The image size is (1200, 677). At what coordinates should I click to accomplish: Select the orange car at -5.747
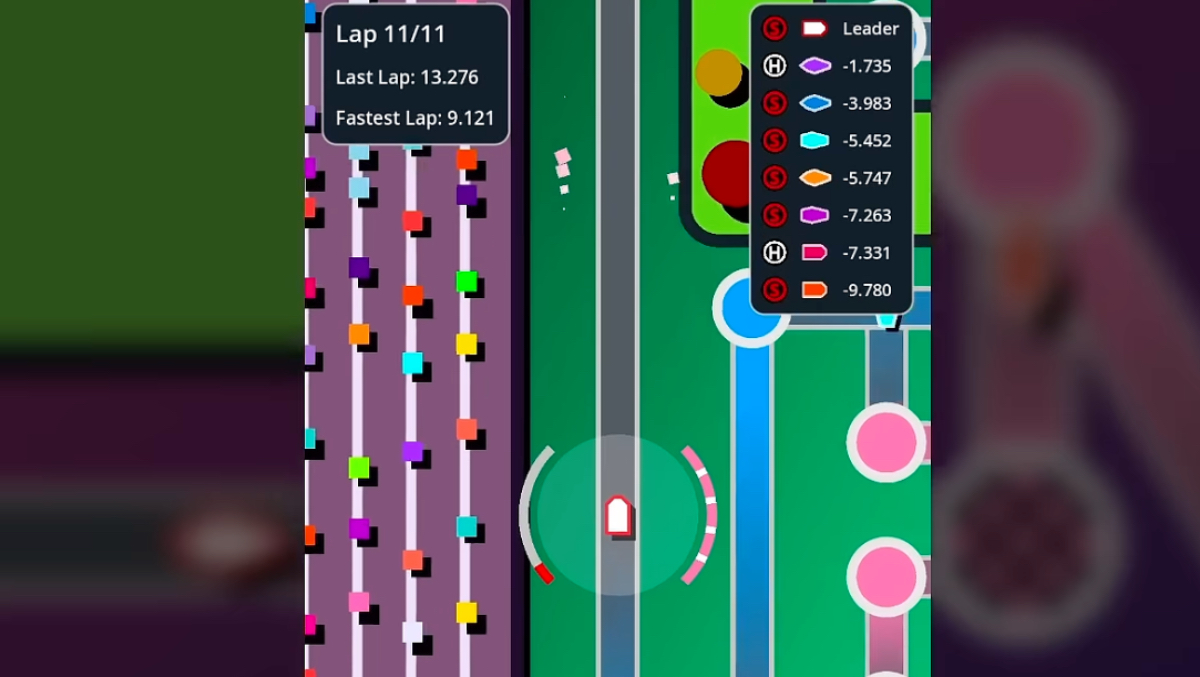(831, 178)
